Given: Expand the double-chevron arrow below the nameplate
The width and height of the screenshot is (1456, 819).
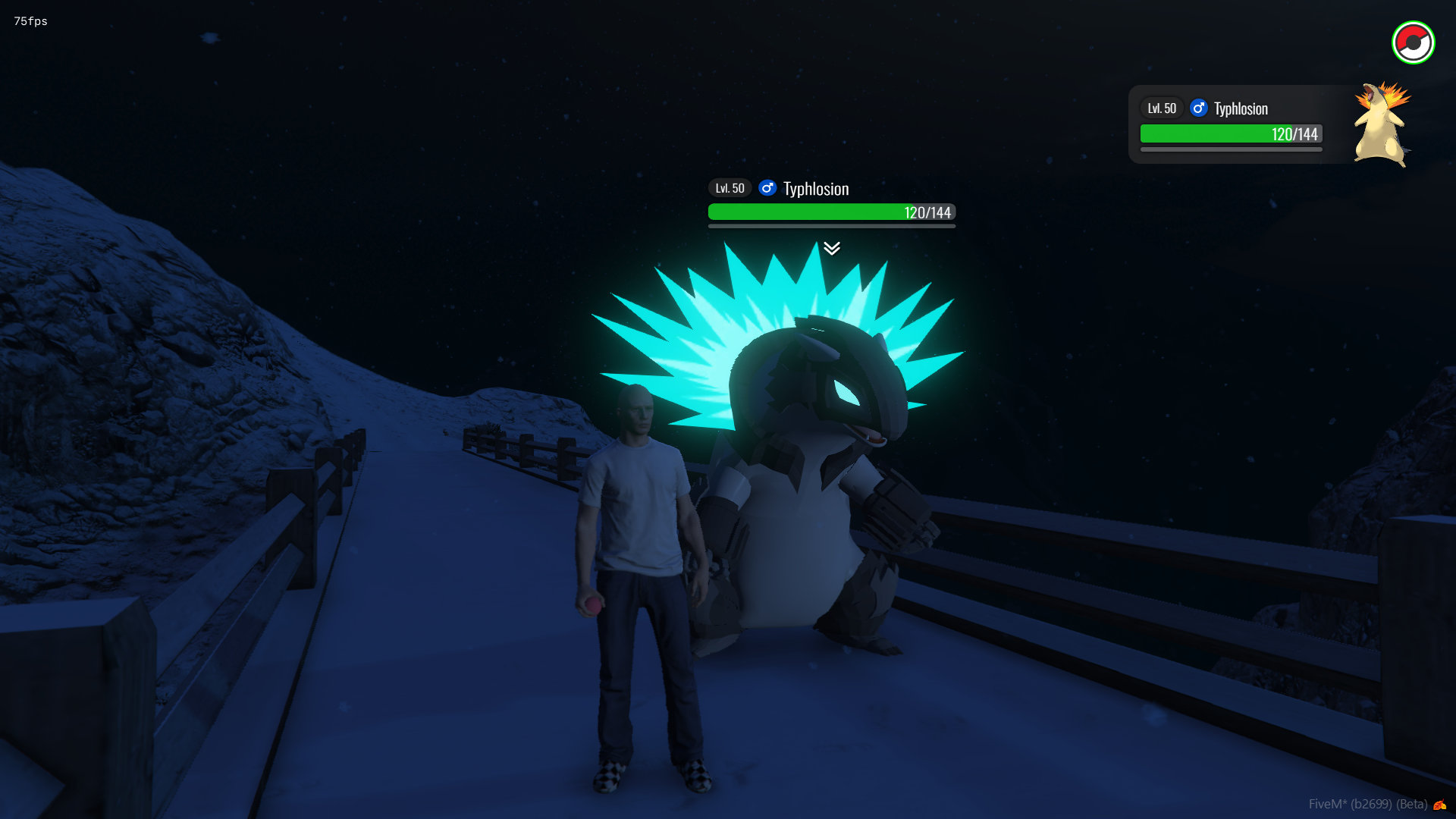Looking at the screenshot, I should 832,248.
